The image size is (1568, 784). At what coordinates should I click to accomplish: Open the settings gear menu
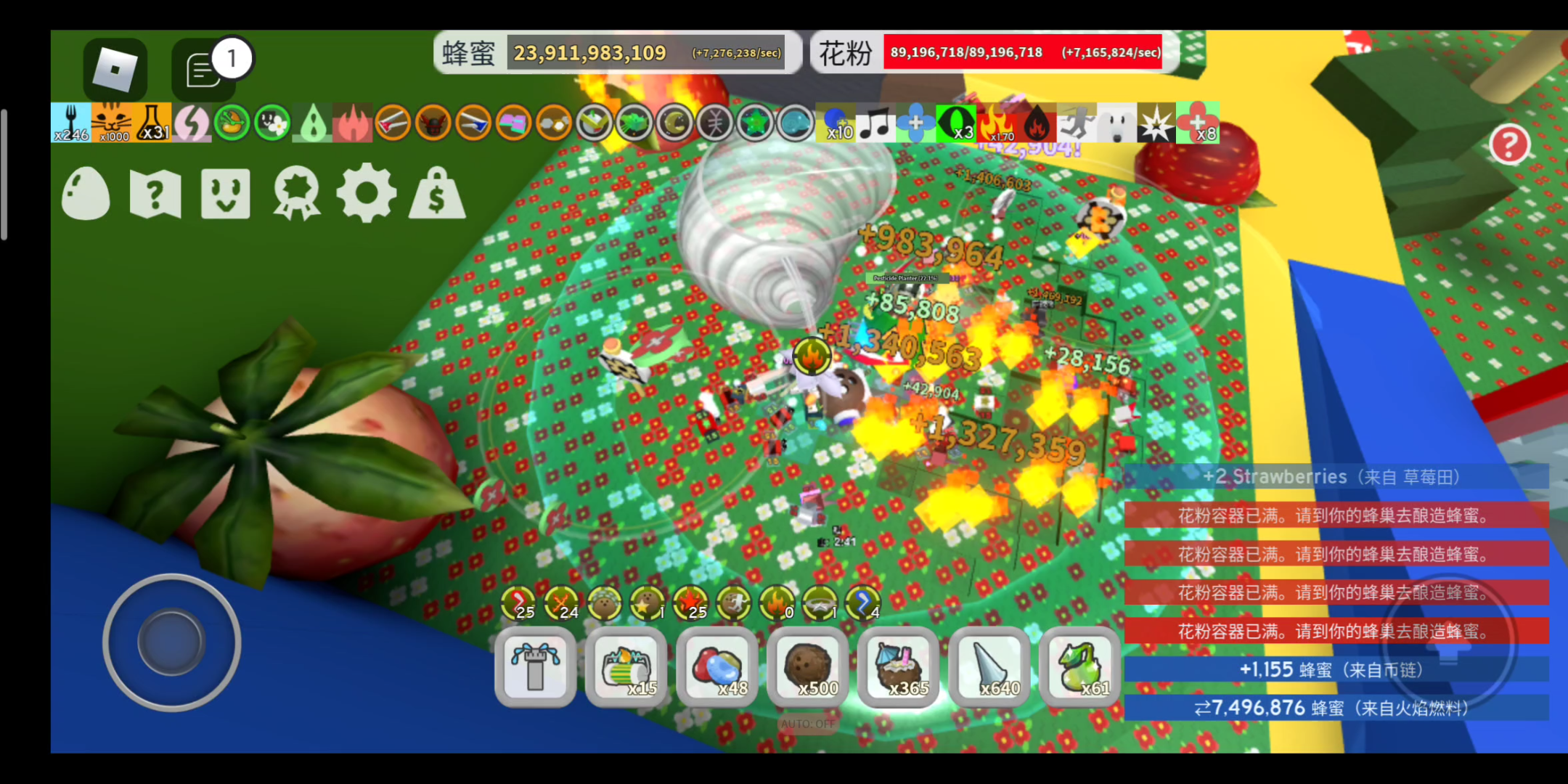tap(367, 195)
